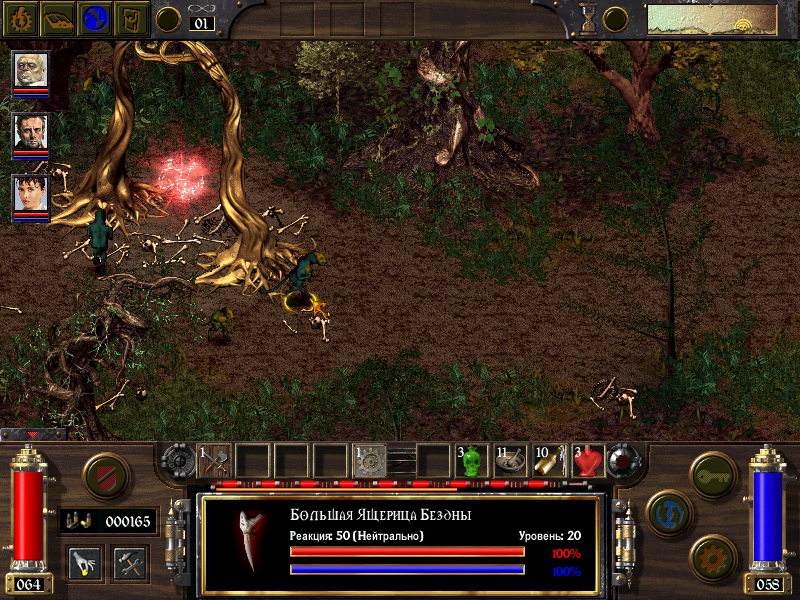Select the black-haired woman's follower portrait
The image size is (800, 600).
(31, 193)
